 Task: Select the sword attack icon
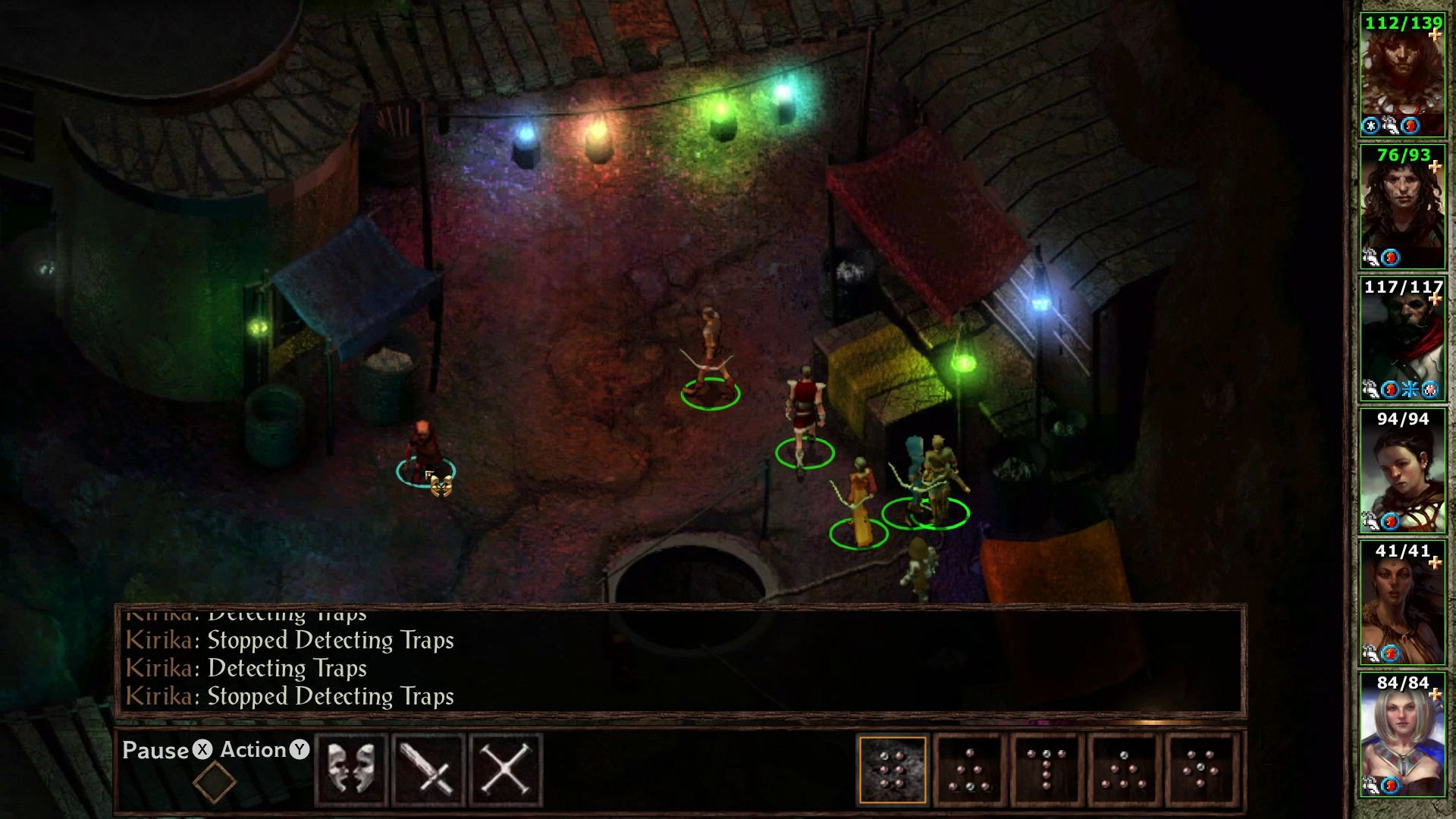(x=428, y=768)
